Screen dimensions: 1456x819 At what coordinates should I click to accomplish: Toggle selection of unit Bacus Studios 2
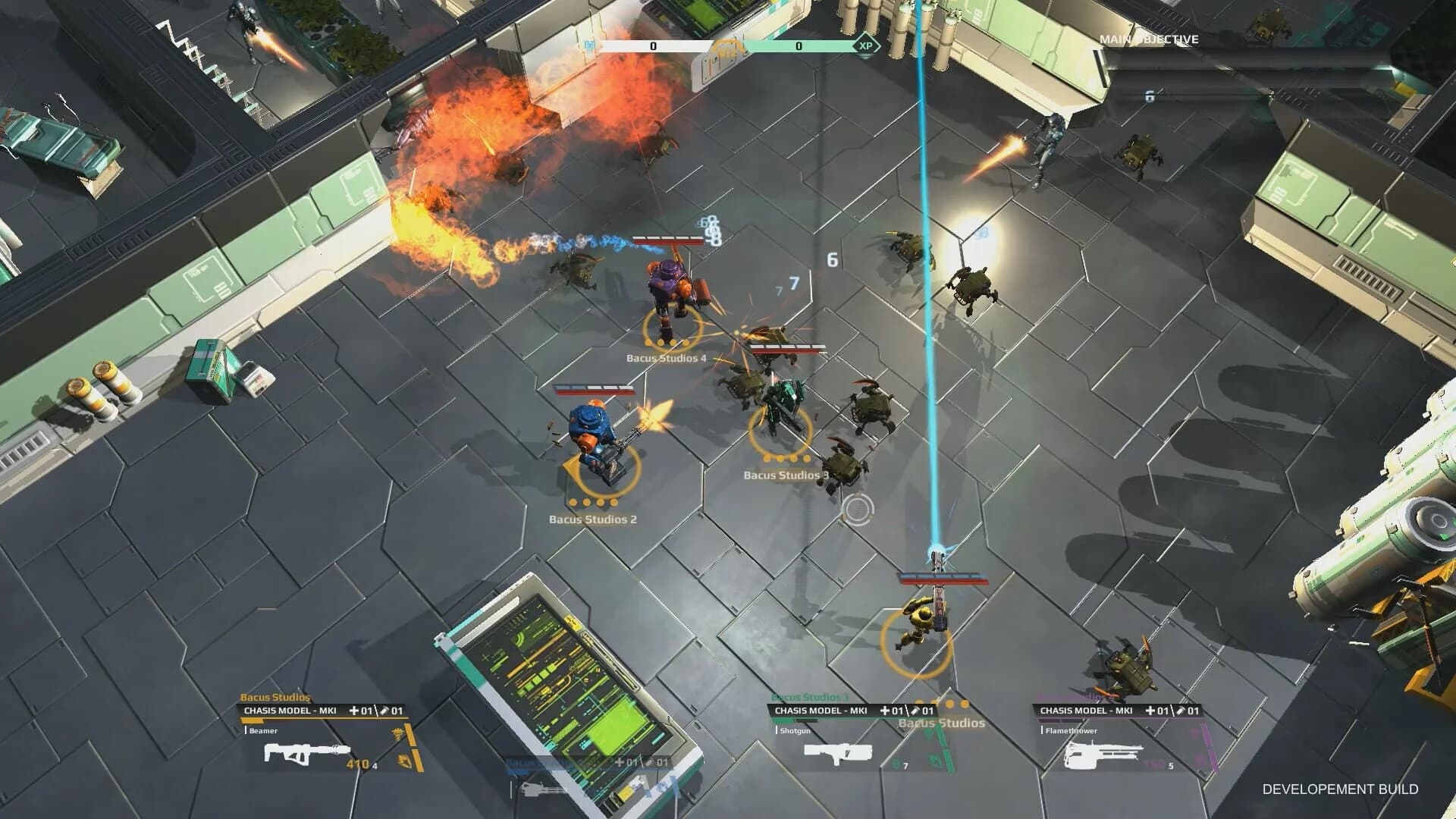[591, 521]
